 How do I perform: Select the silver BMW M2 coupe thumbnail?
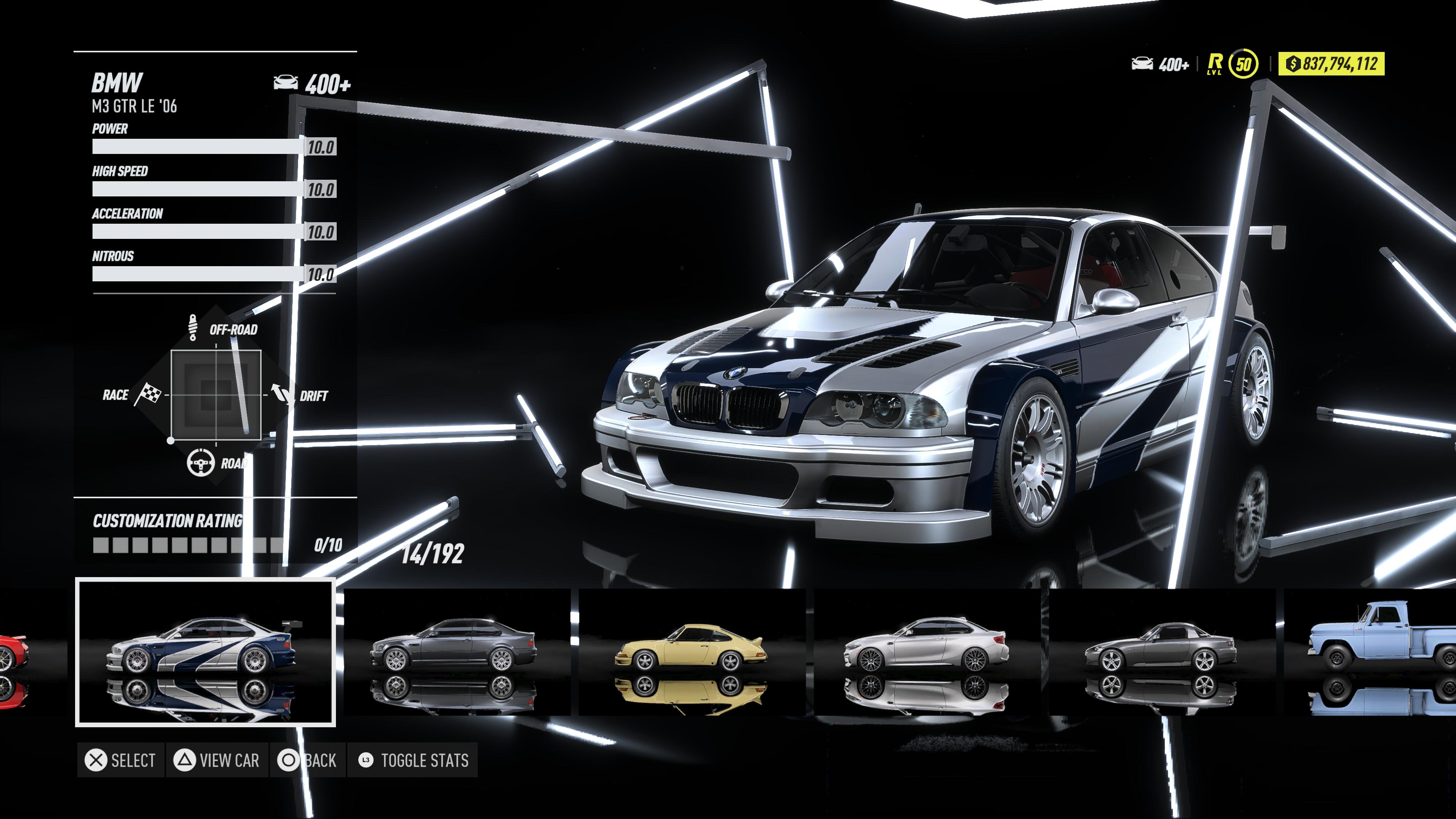(x=926, y=652)
